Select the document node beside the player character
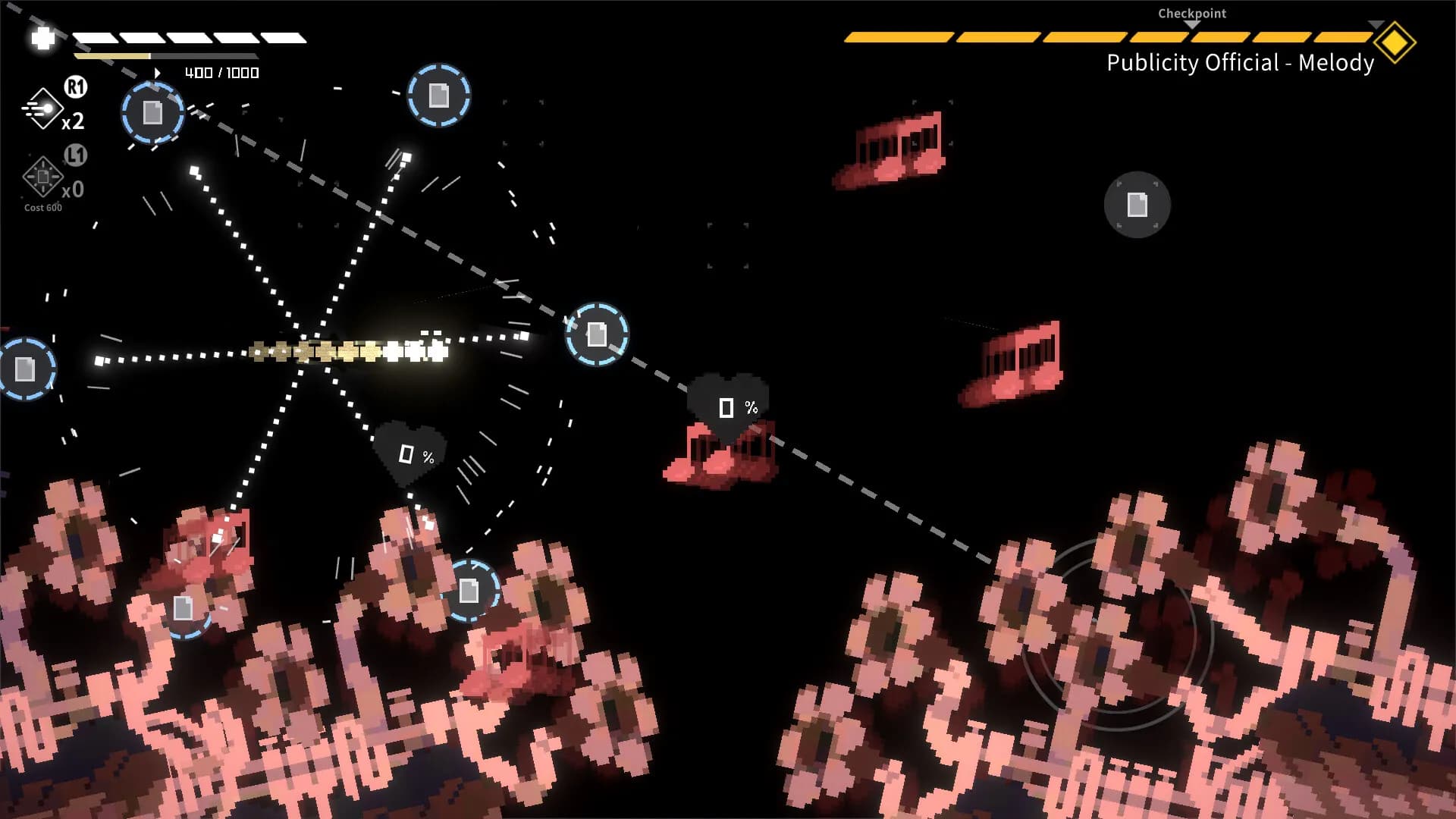The height and width of the screenshot is (819, 1456). point(596,332)
